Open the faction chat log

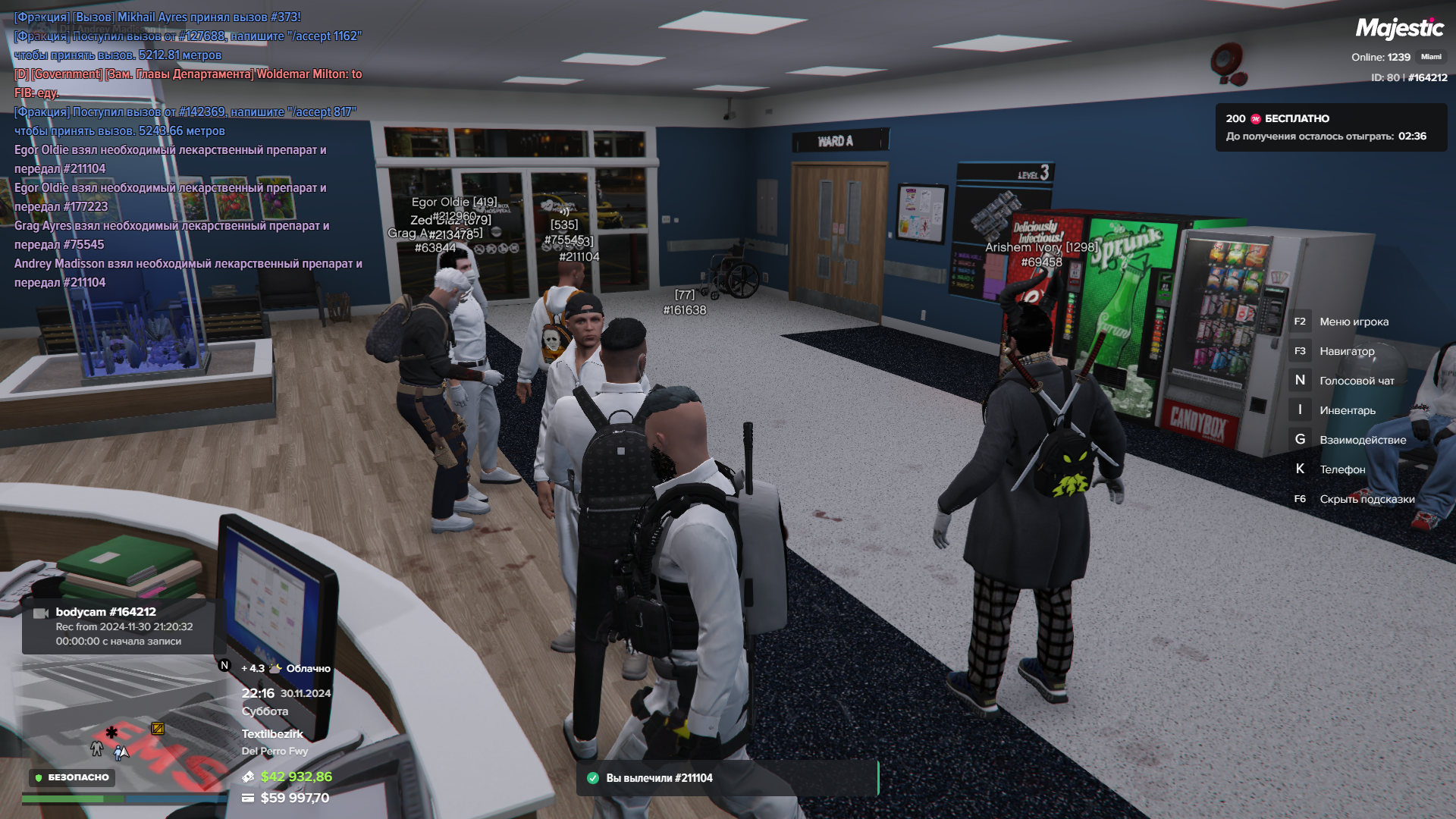click(x=188, y=149)
